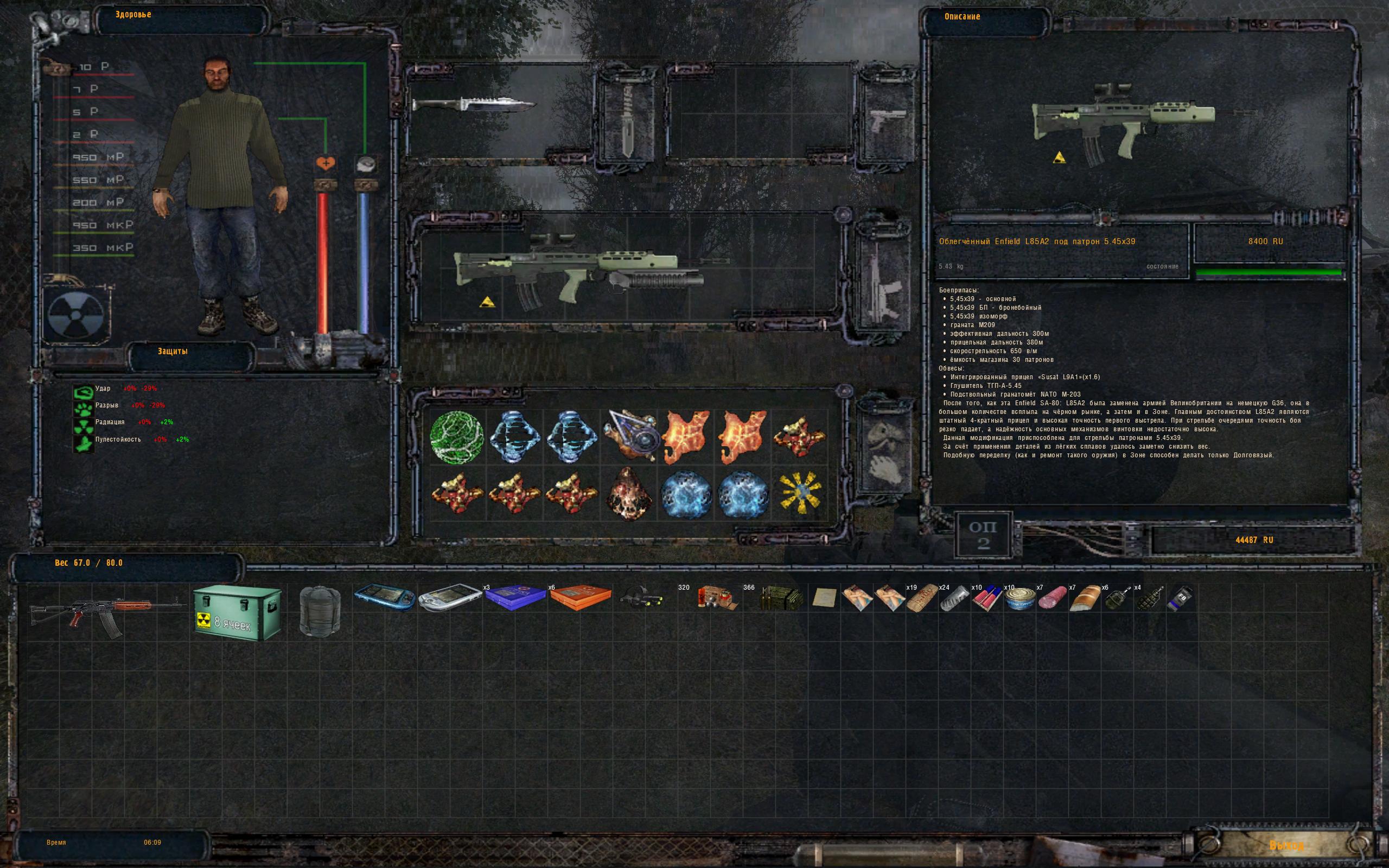Choose the blue PDA device
The width and height of the screenshot is (1389, 868).
click(x=384, y=598)
